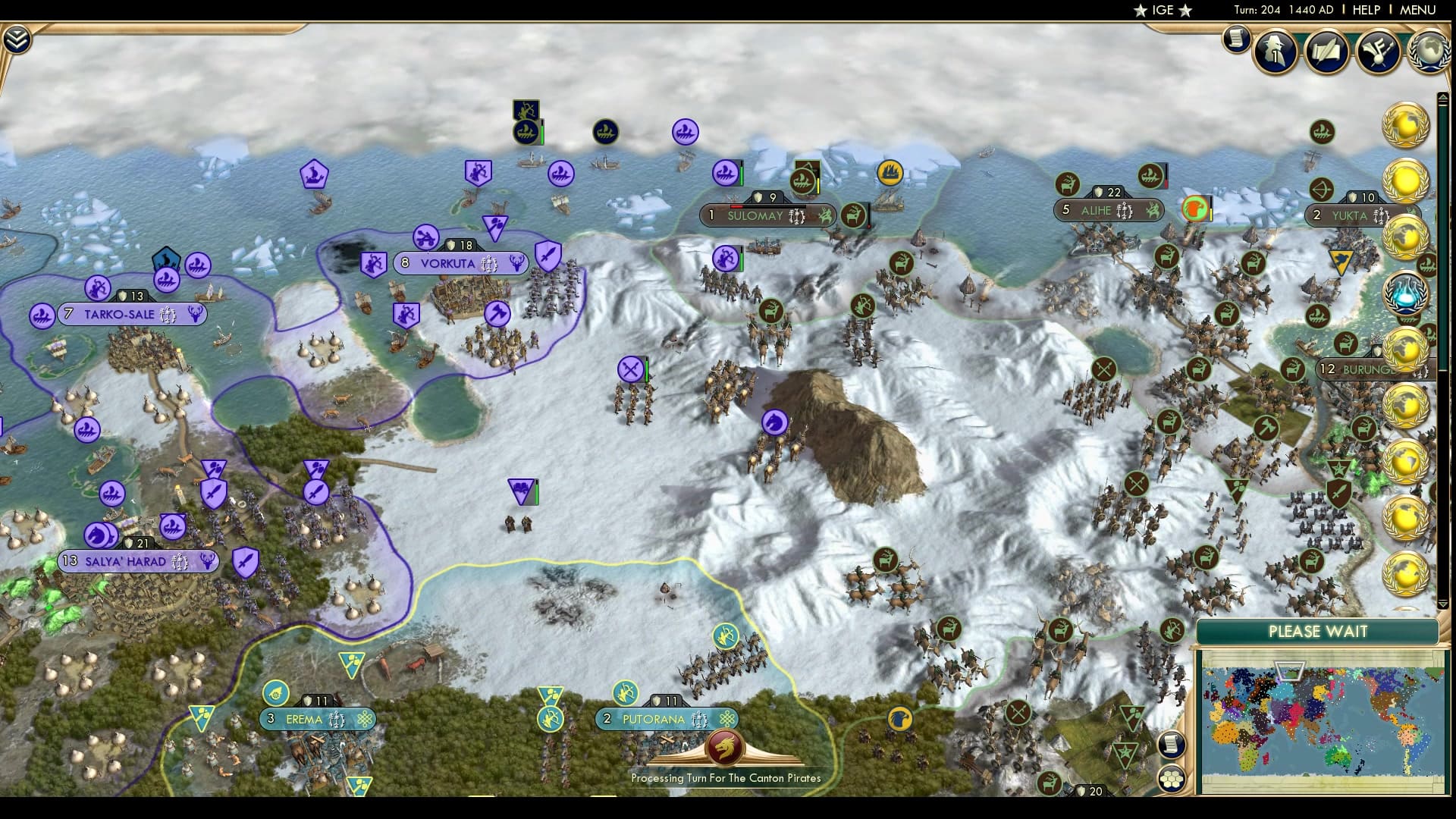Screen dimensions: 1456x819
Task: Click the small notification scroll icon
Action: (x=1236, y=39)
